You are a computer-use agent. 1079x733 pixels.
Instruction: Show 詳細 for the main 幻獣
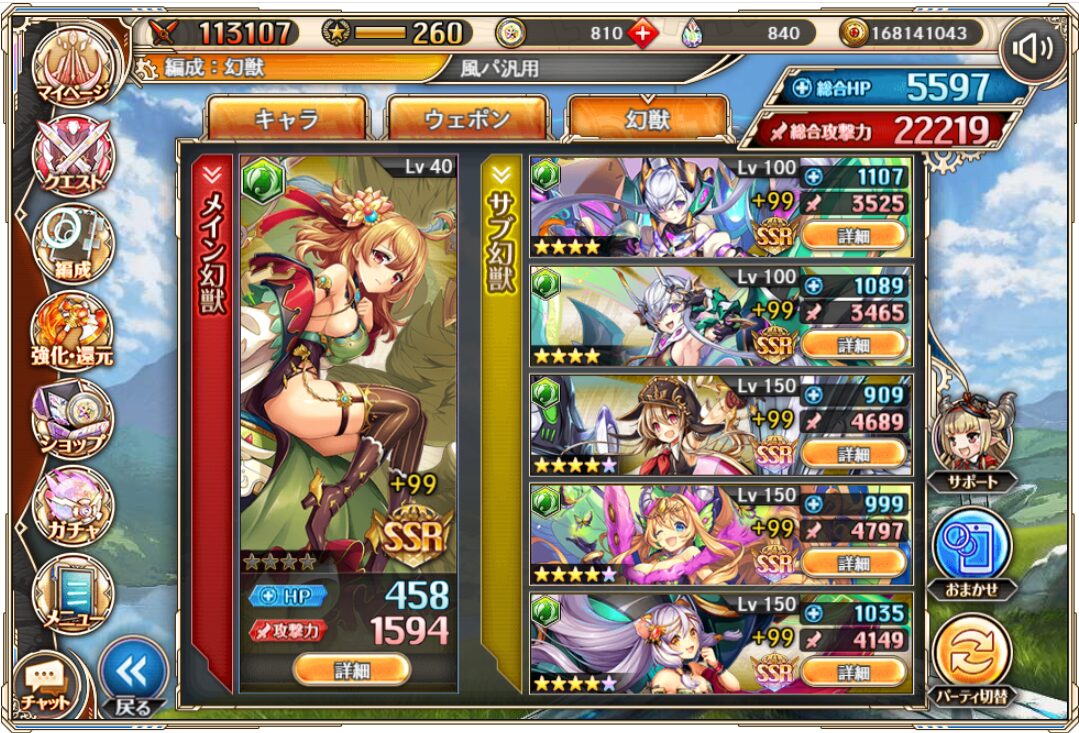(x=352, y=668)
